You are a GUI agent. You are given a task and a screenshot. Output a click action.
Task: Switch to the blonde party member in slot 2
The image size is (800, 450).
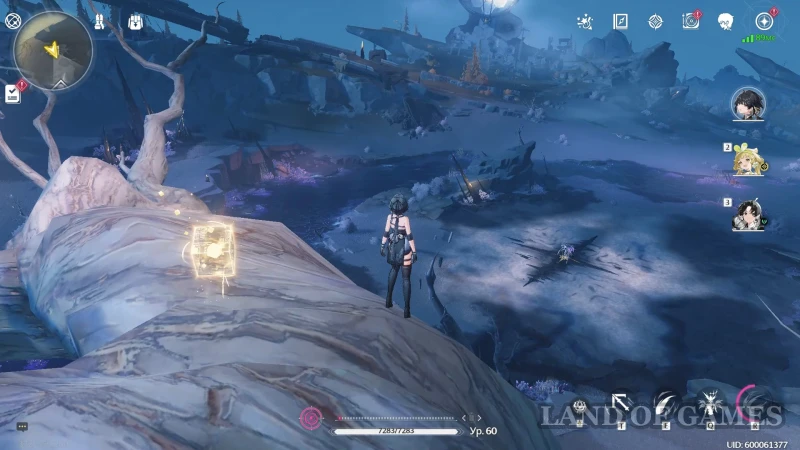pos(745,160)
